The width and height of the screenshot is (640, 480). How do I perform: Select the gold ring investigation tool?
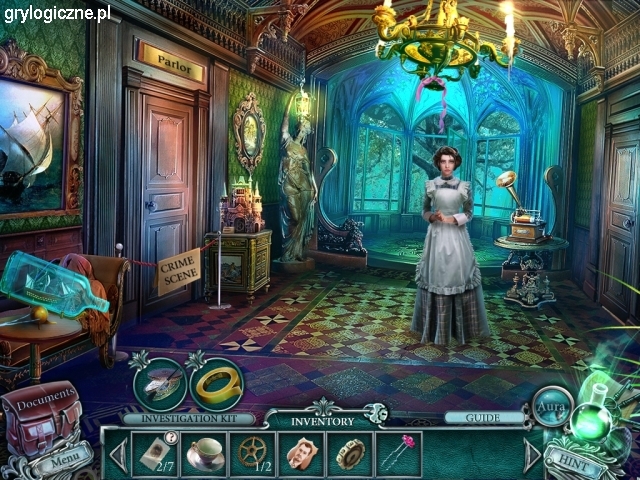coord(213,382)
